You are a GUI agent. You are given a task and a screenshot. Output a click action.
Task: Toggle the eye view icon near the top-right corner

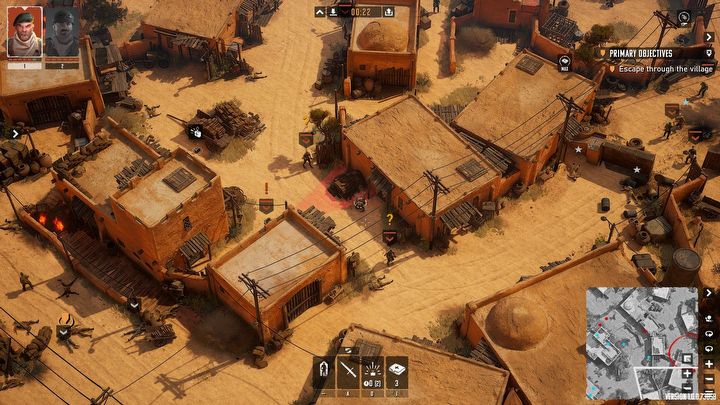684,17
